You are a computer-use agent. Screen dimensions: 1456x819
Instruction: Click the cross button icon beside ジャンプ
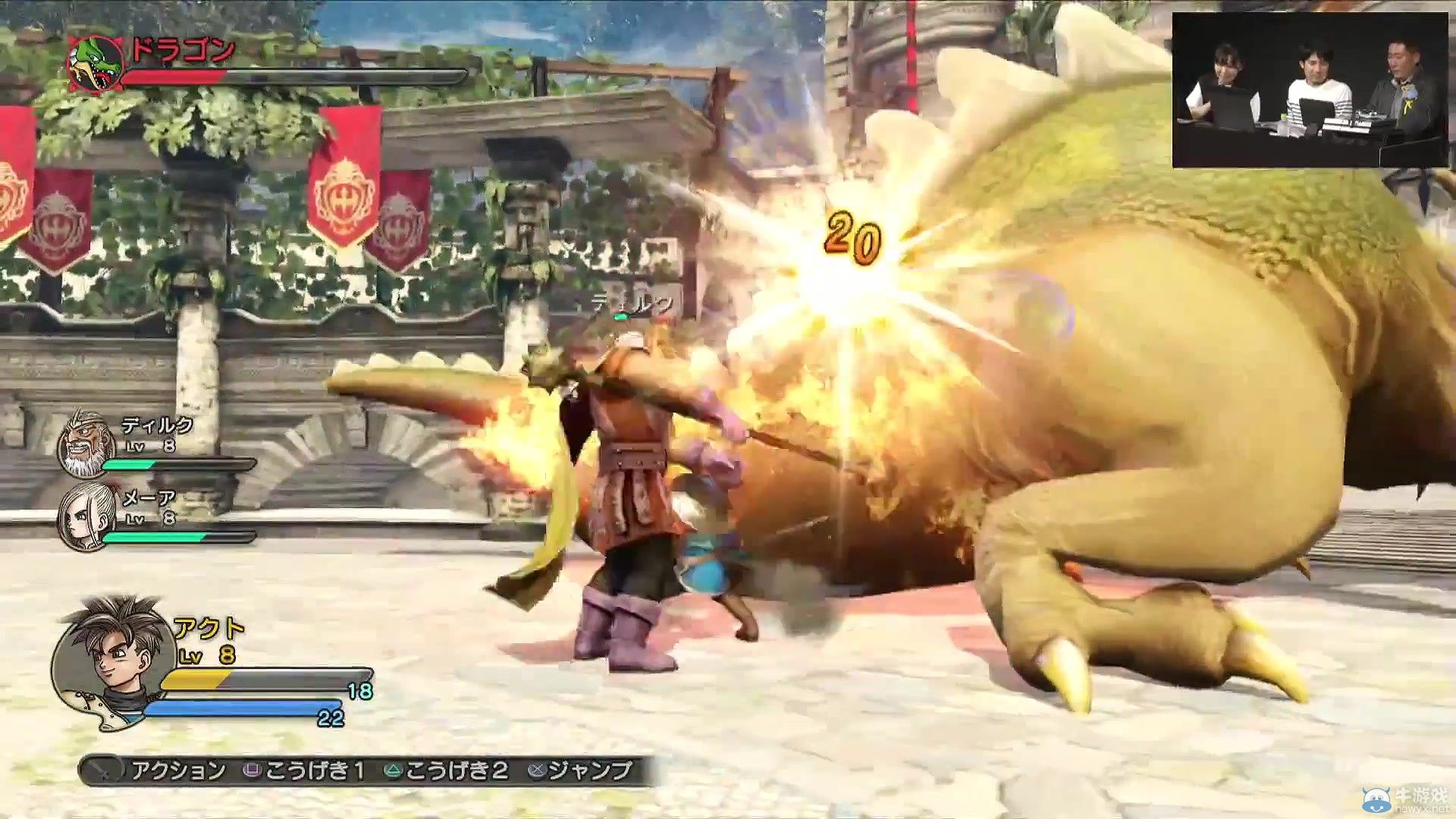point(535,768)
